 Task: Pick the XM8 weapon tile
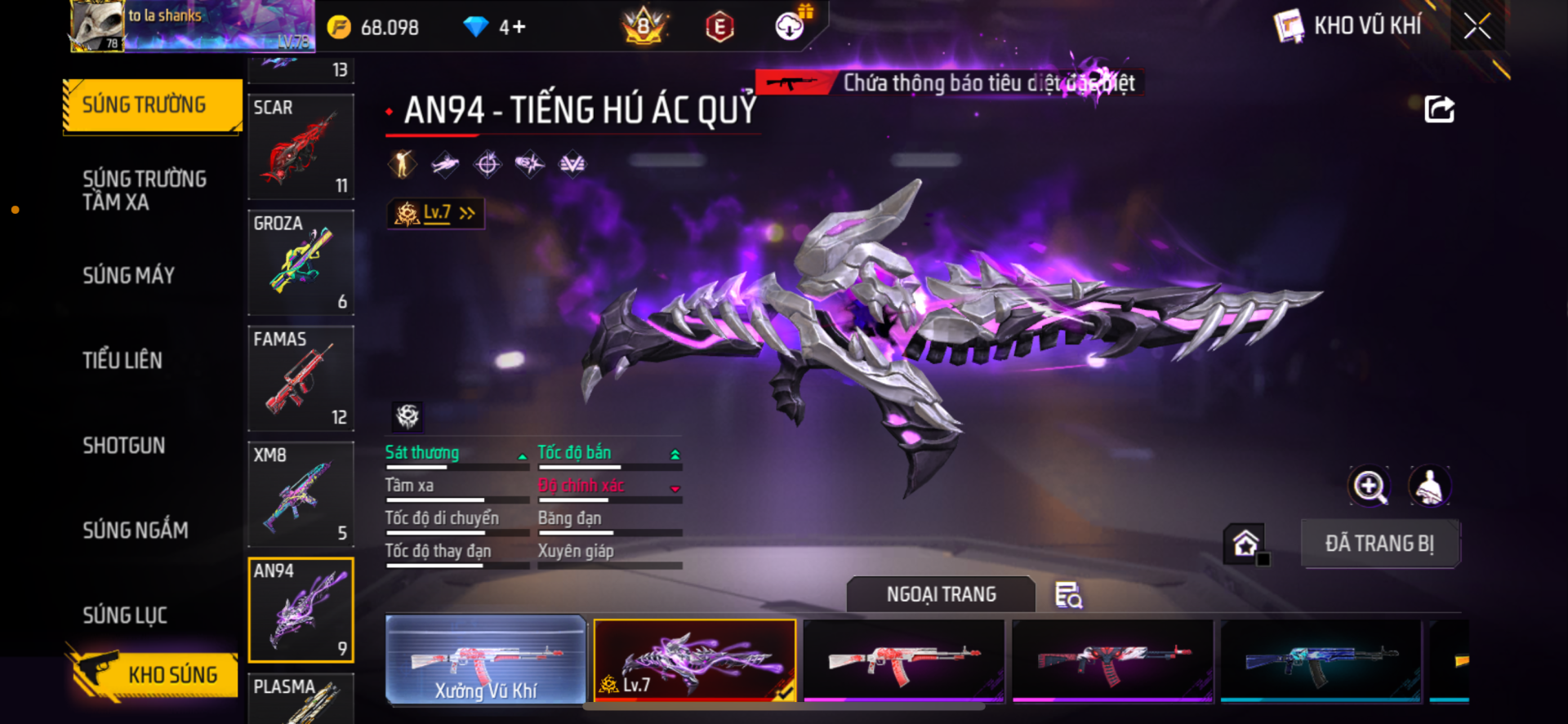tap(301, 495)
